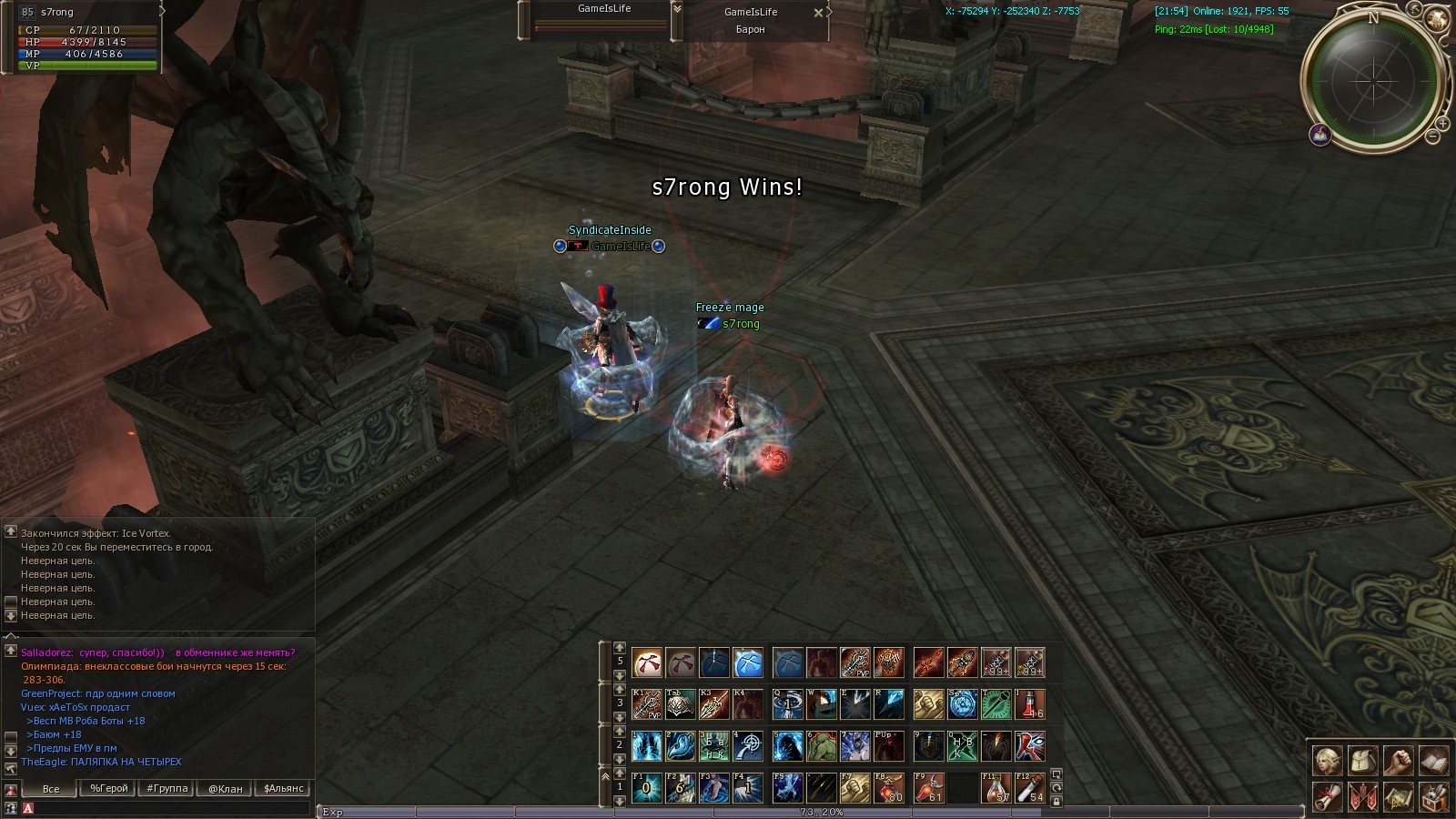Image resolution: width=1456 pixels, height=819 pixels.
Task: Open the inventory bag icon
Action: coord(1362,760)
